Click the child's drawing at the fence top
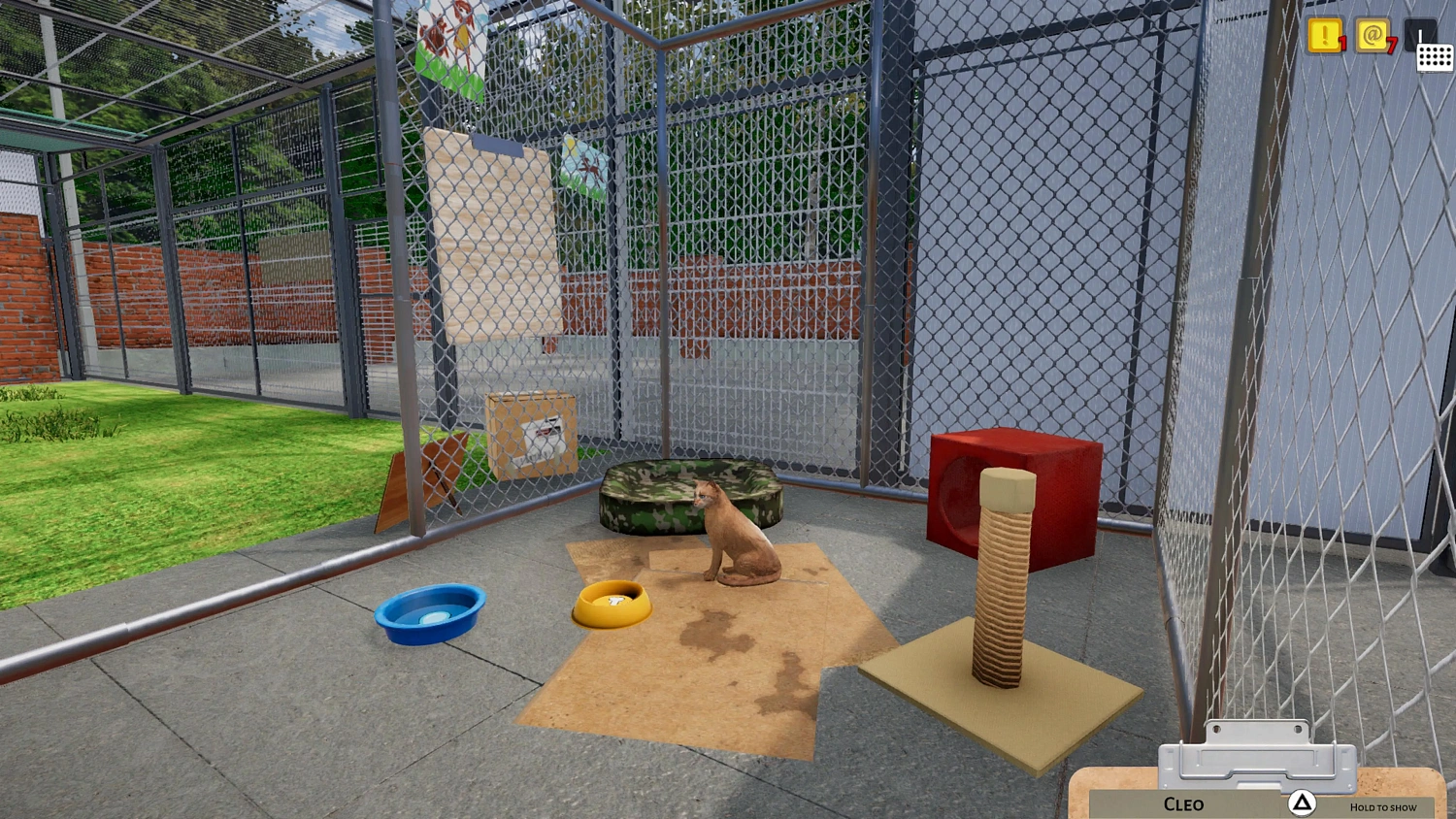Screen dimensions: 1456x819 (x=447, y=39)
